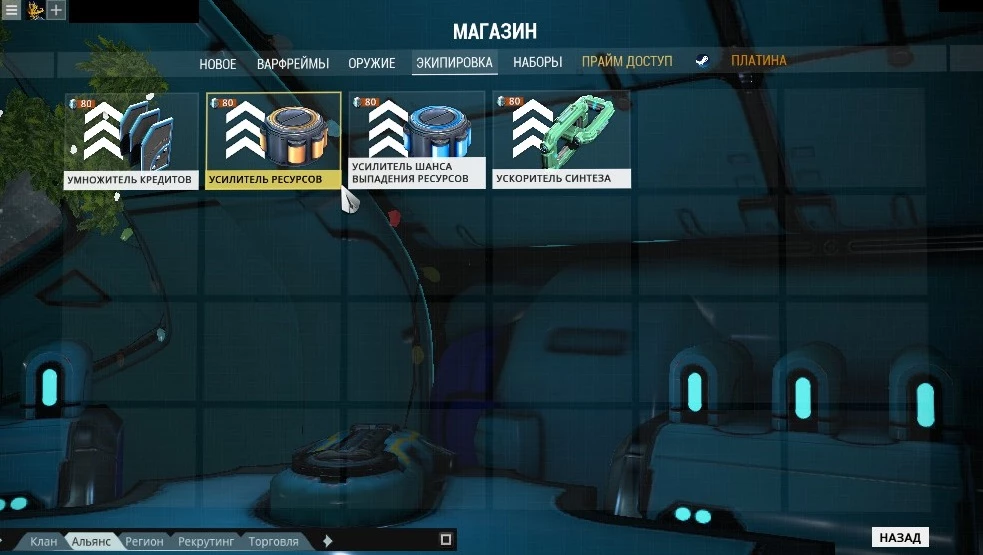Show the Регион chat channel
The height and width of the screenshot is (555, 983).
click(x=144, y=542)
